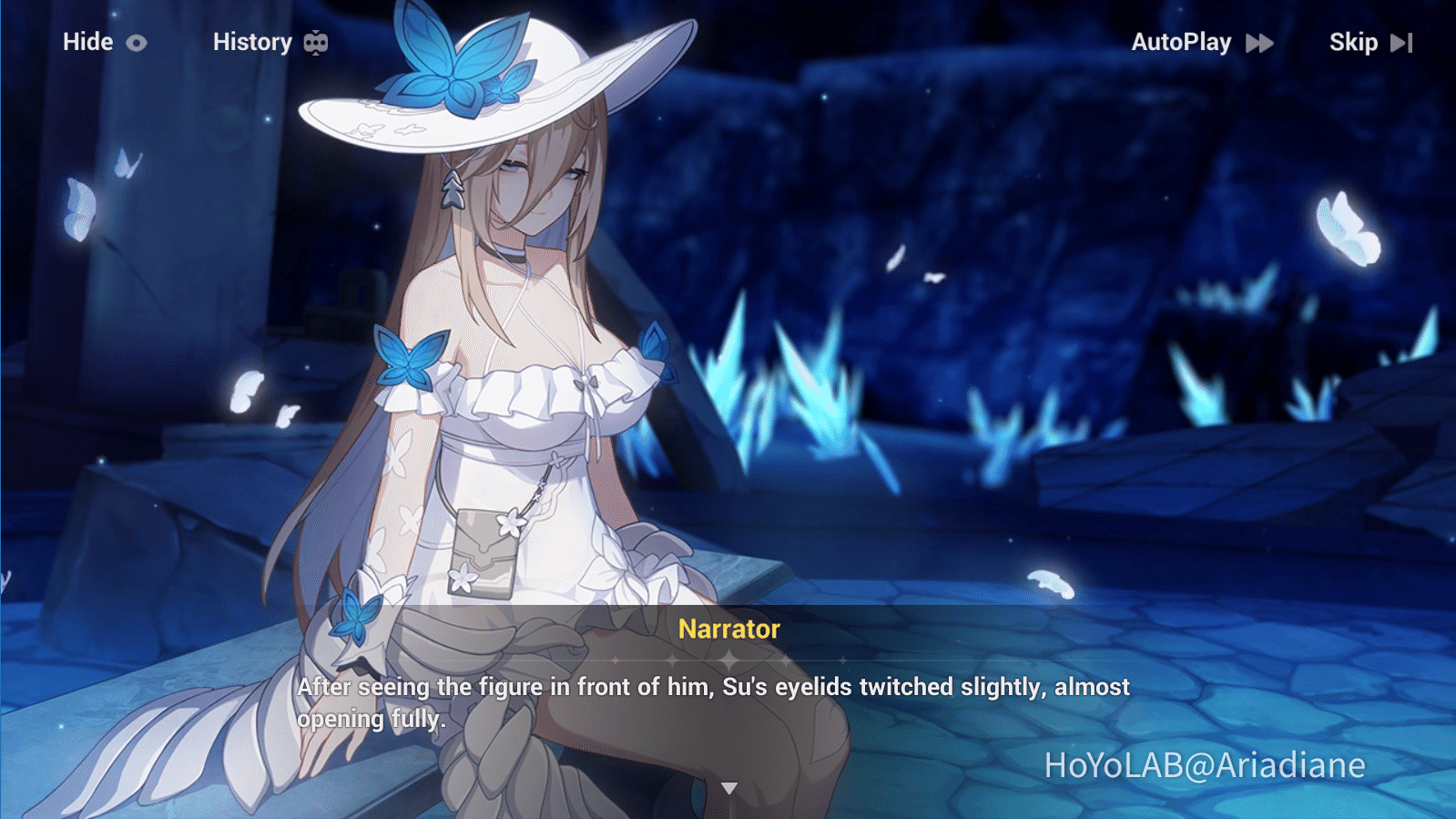Click the narration text to advance dialogue
1456x819 pixels.
click(713, 701)
